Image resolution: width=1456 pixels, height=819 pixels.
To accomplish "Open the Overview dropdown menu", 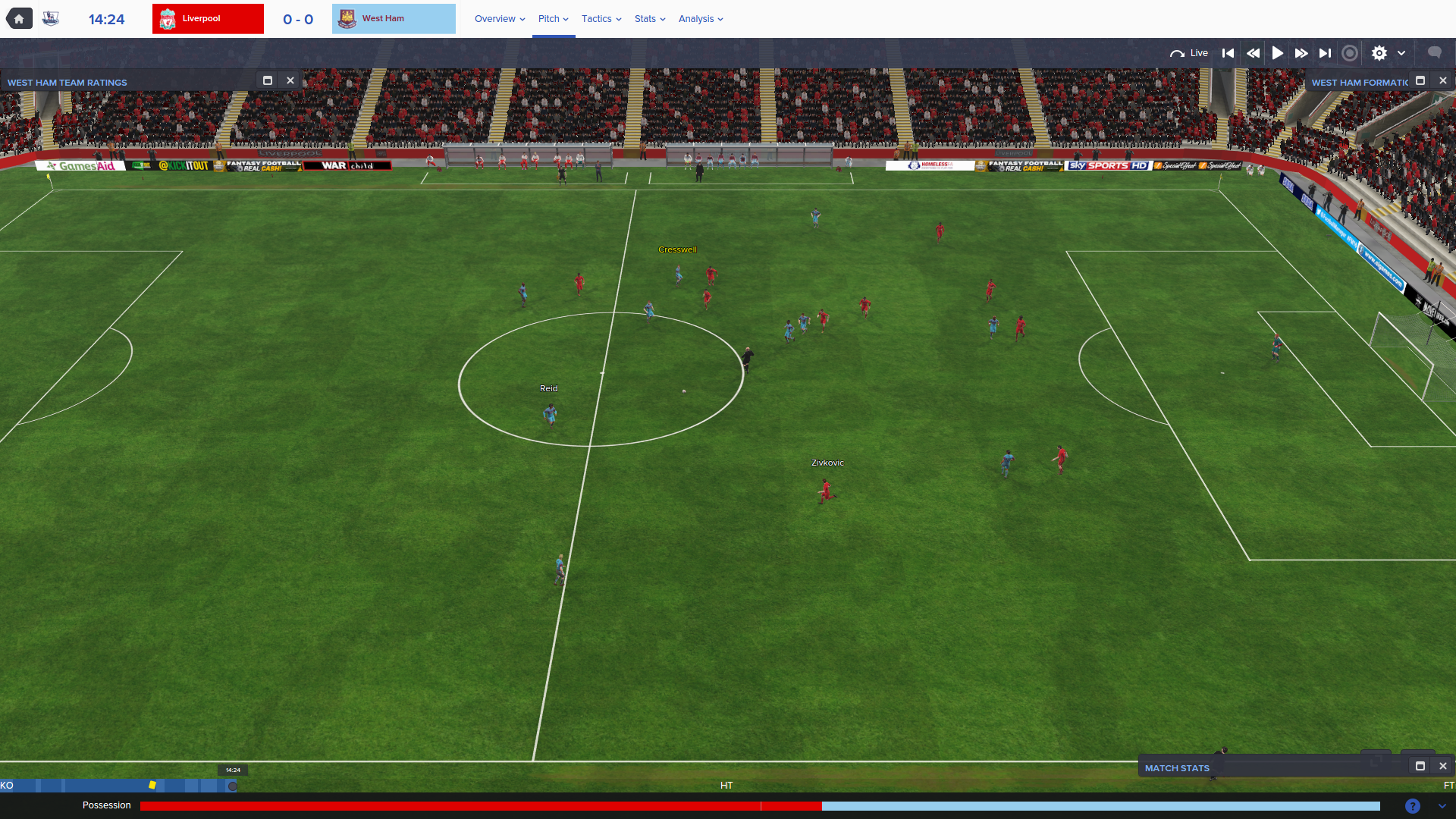I will [499, 19].
